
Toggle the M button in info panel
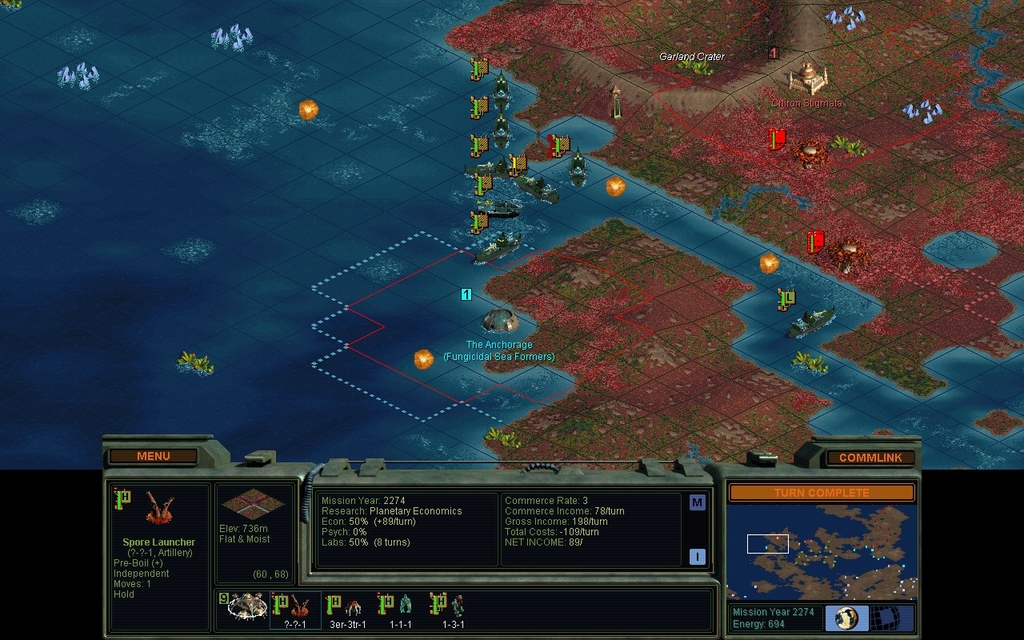(x=697, y=502)
